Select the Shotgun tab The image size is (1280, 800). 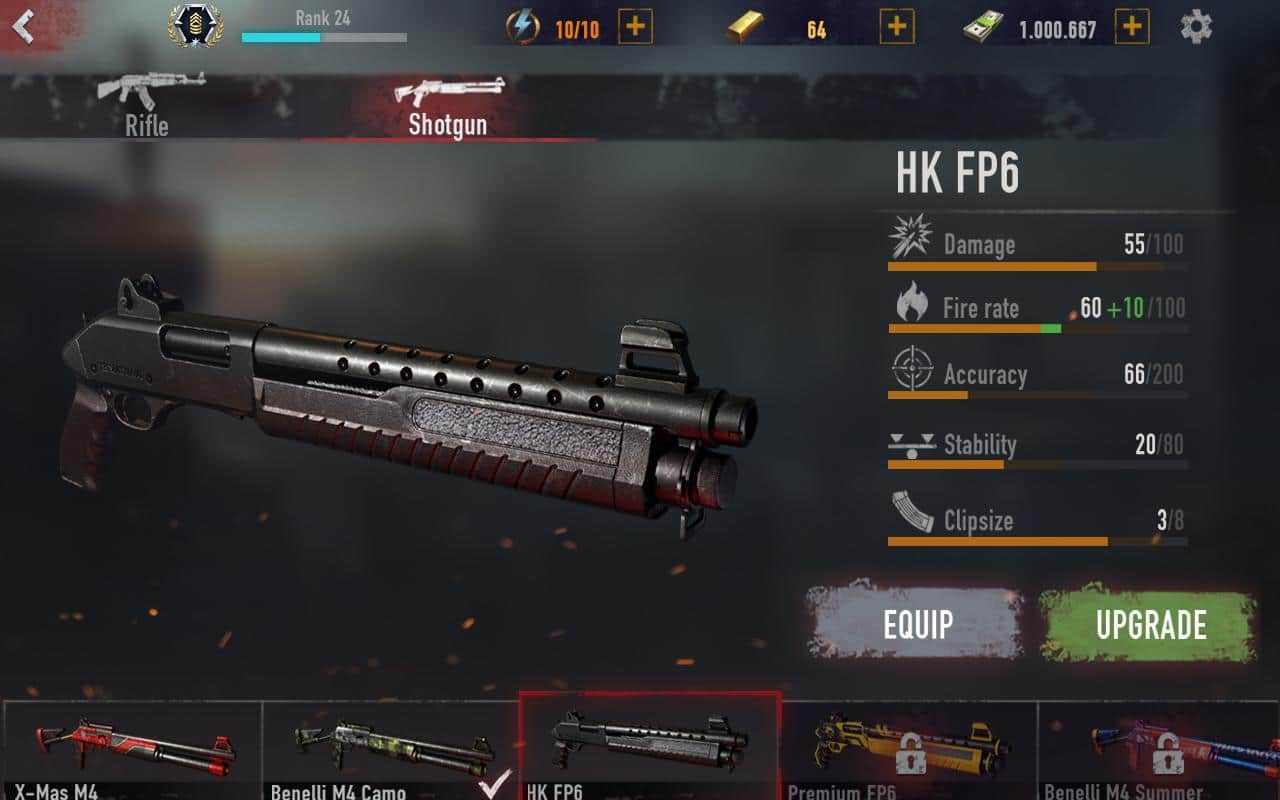coord(447,107)
